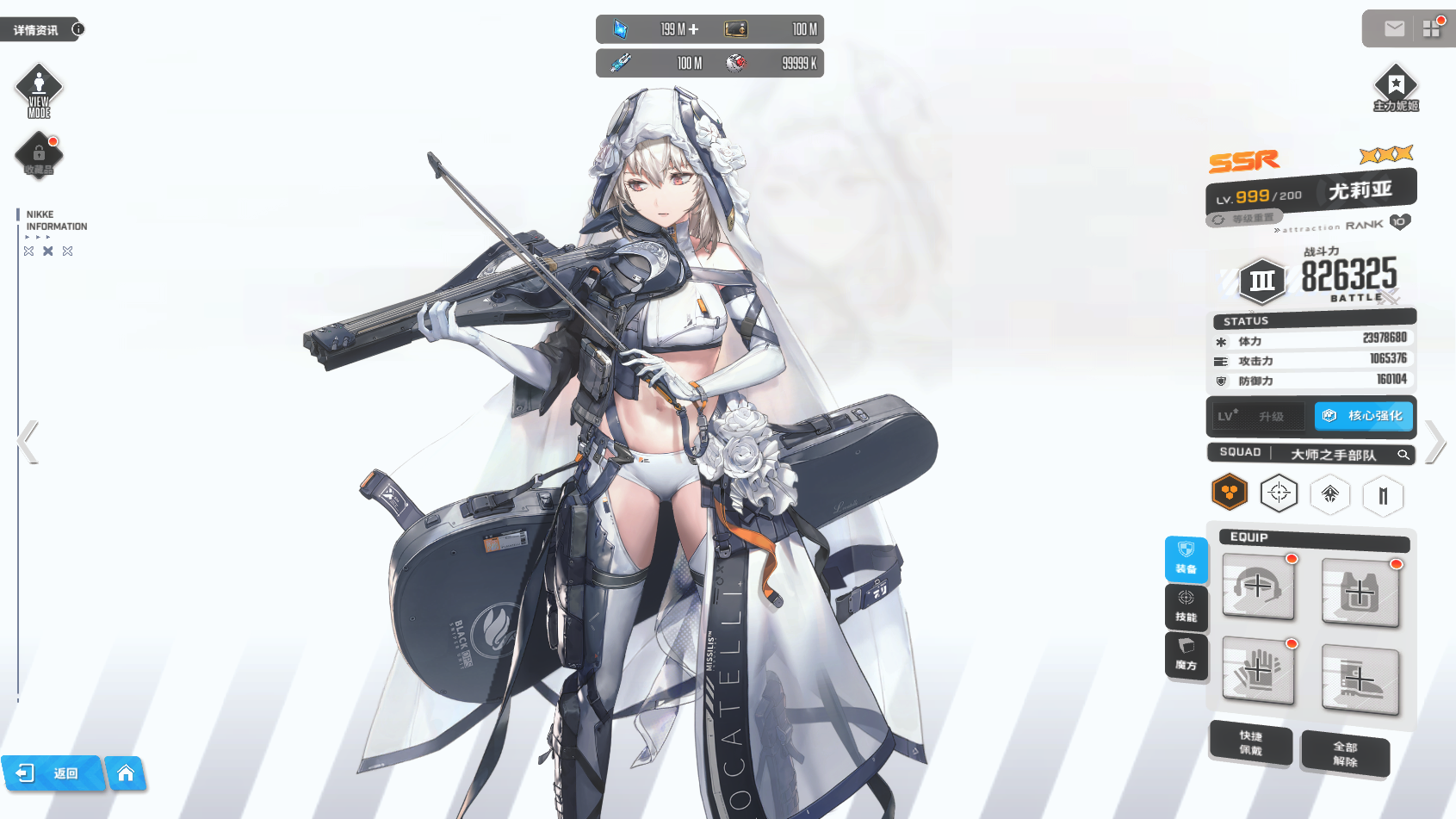Select the empty body armor slot
This screenshot has width=1456, height=819.
pos(1360,593)
